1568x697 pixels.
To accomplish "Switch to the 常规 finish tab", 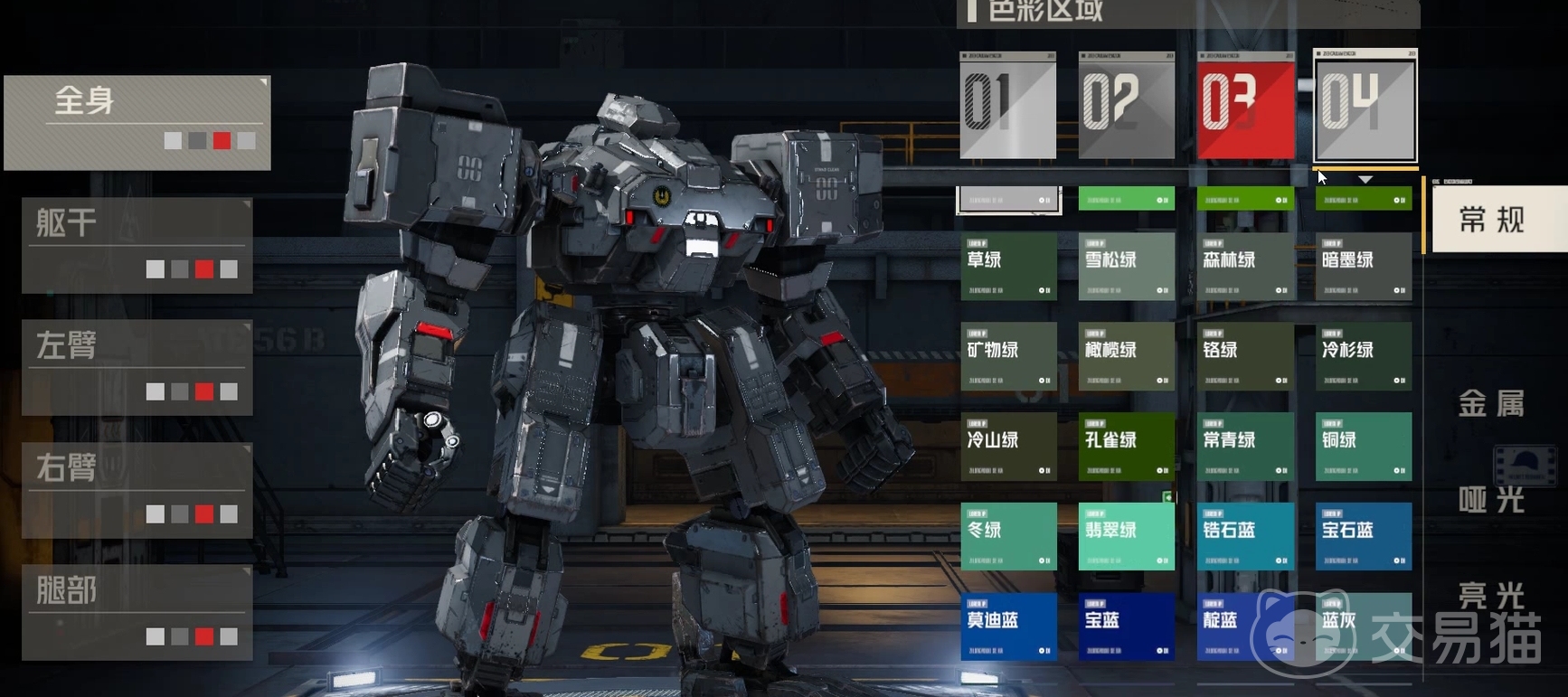I will click(x=1493, y=220).
